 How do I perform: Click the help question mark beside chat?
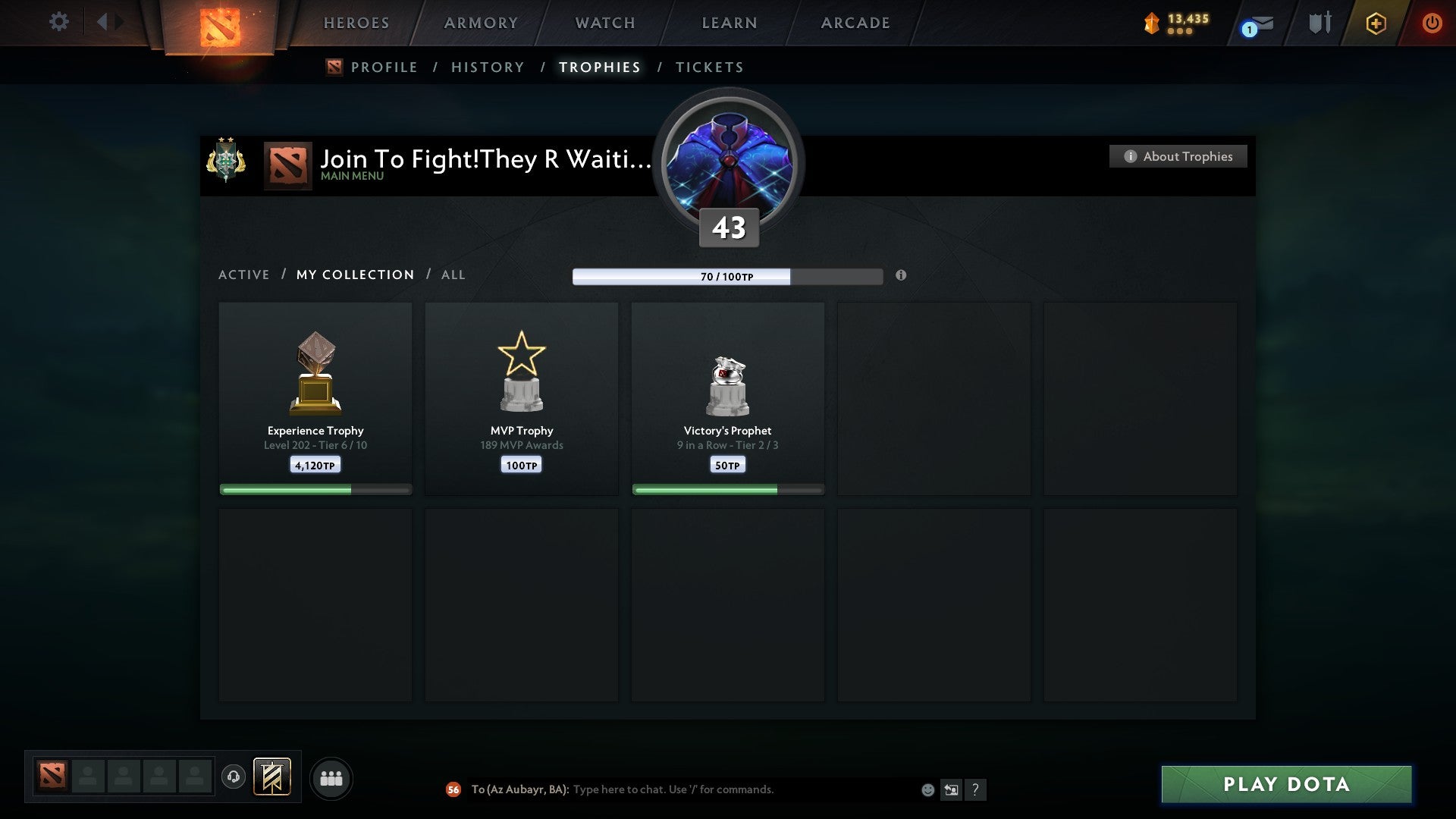point(976,789)
